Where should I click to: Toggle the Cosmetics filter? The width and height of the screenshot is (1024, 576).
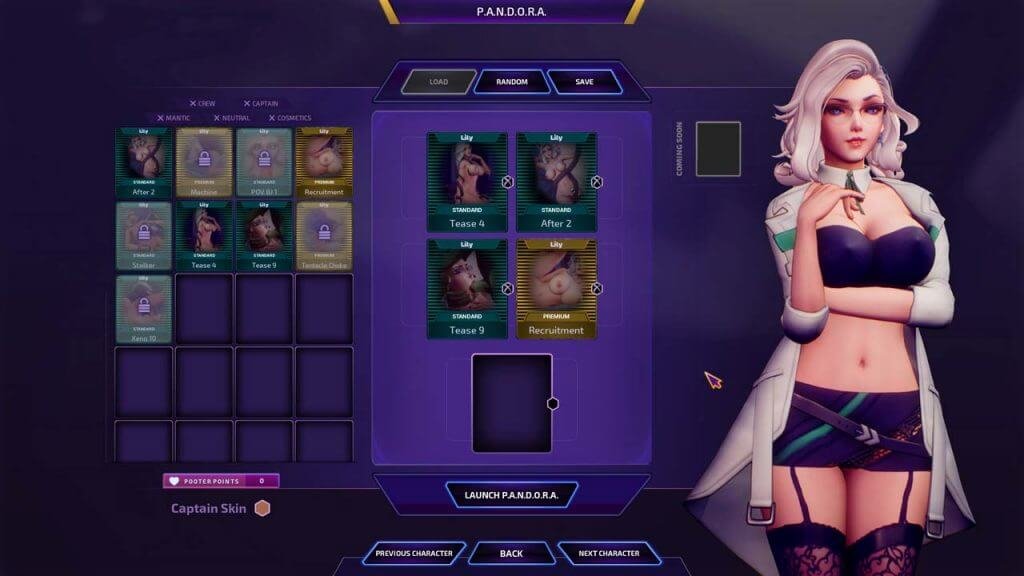[288, 118]
